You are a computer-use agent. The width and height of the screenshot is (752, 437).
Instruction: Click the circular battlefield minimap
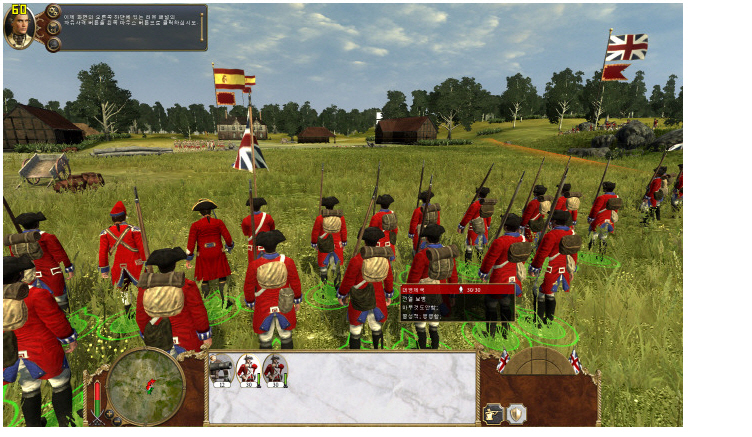coord(145,385)
